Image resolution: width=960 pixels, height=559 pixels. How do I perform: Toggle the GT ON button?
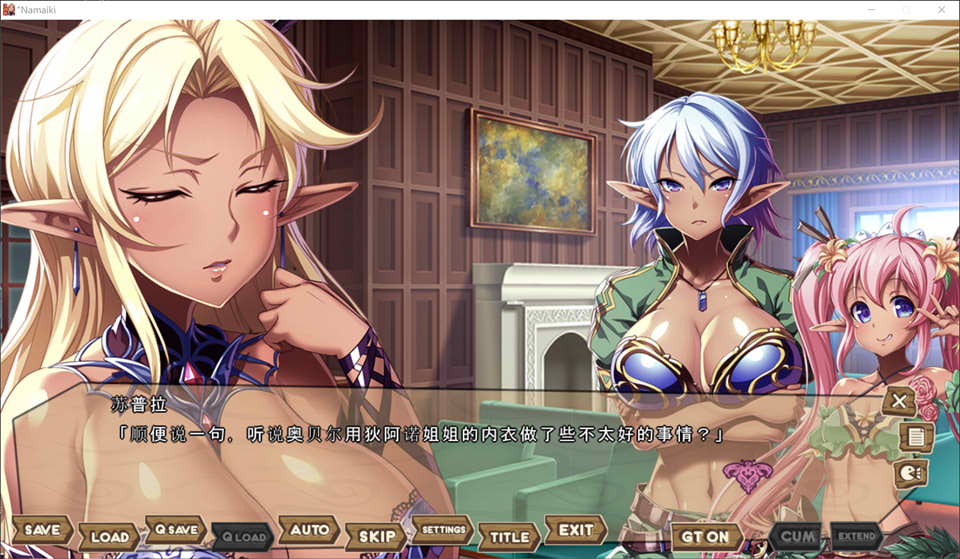pos(706,537)
